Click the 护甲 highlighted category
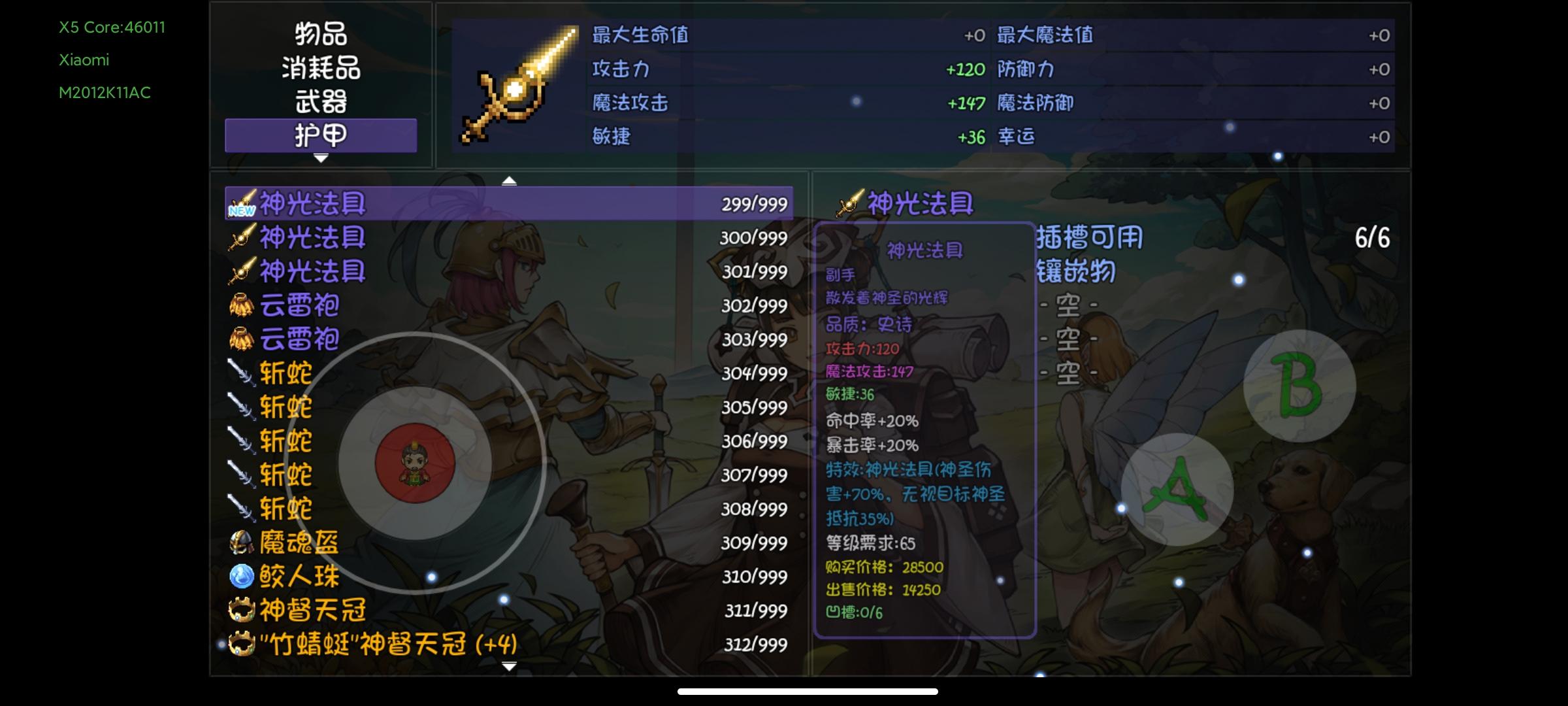 pyautogui.click(x=320, y=136)
